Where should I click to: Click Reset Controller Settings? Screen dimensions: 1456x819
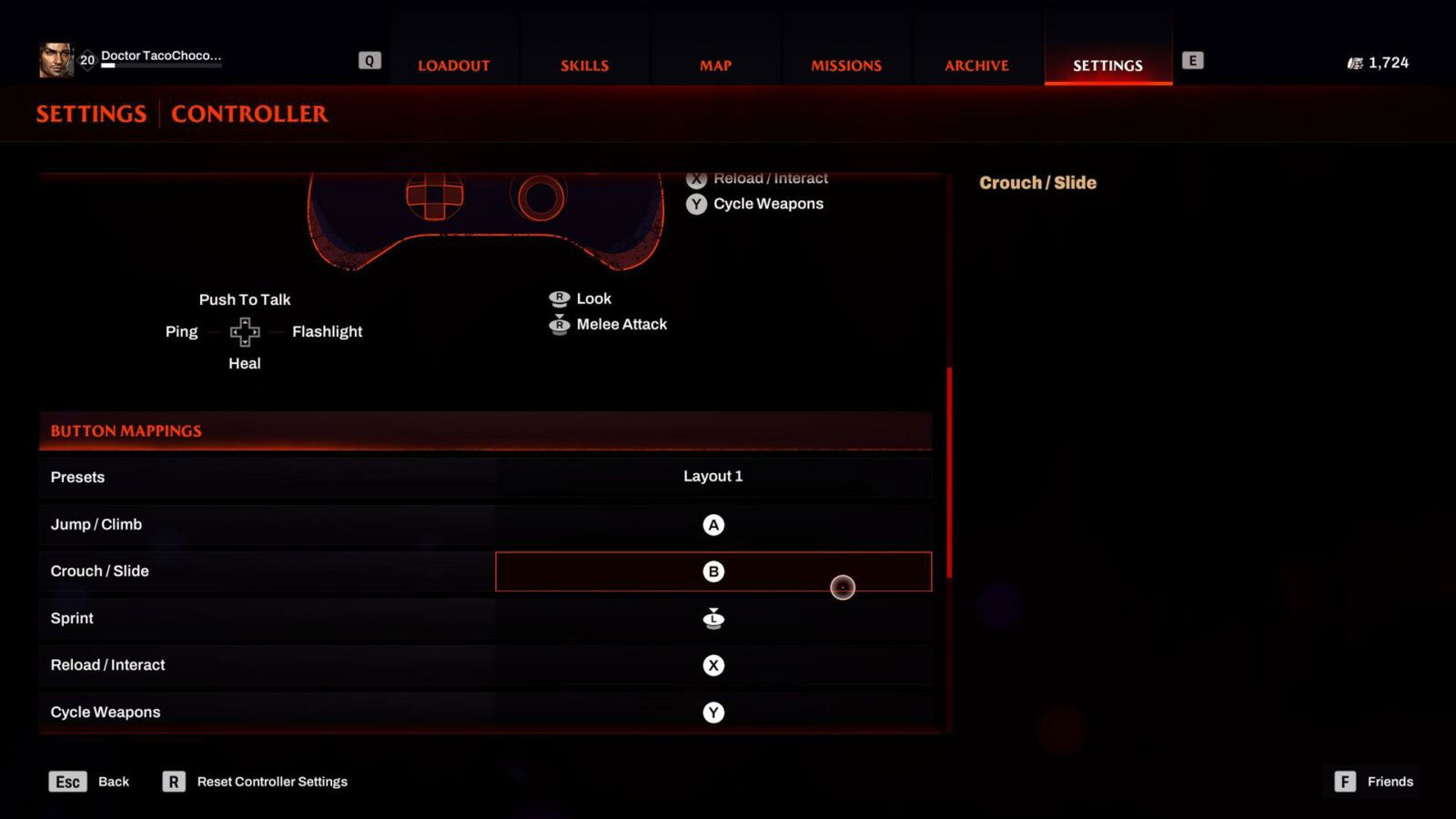click(x=272, y=781)
